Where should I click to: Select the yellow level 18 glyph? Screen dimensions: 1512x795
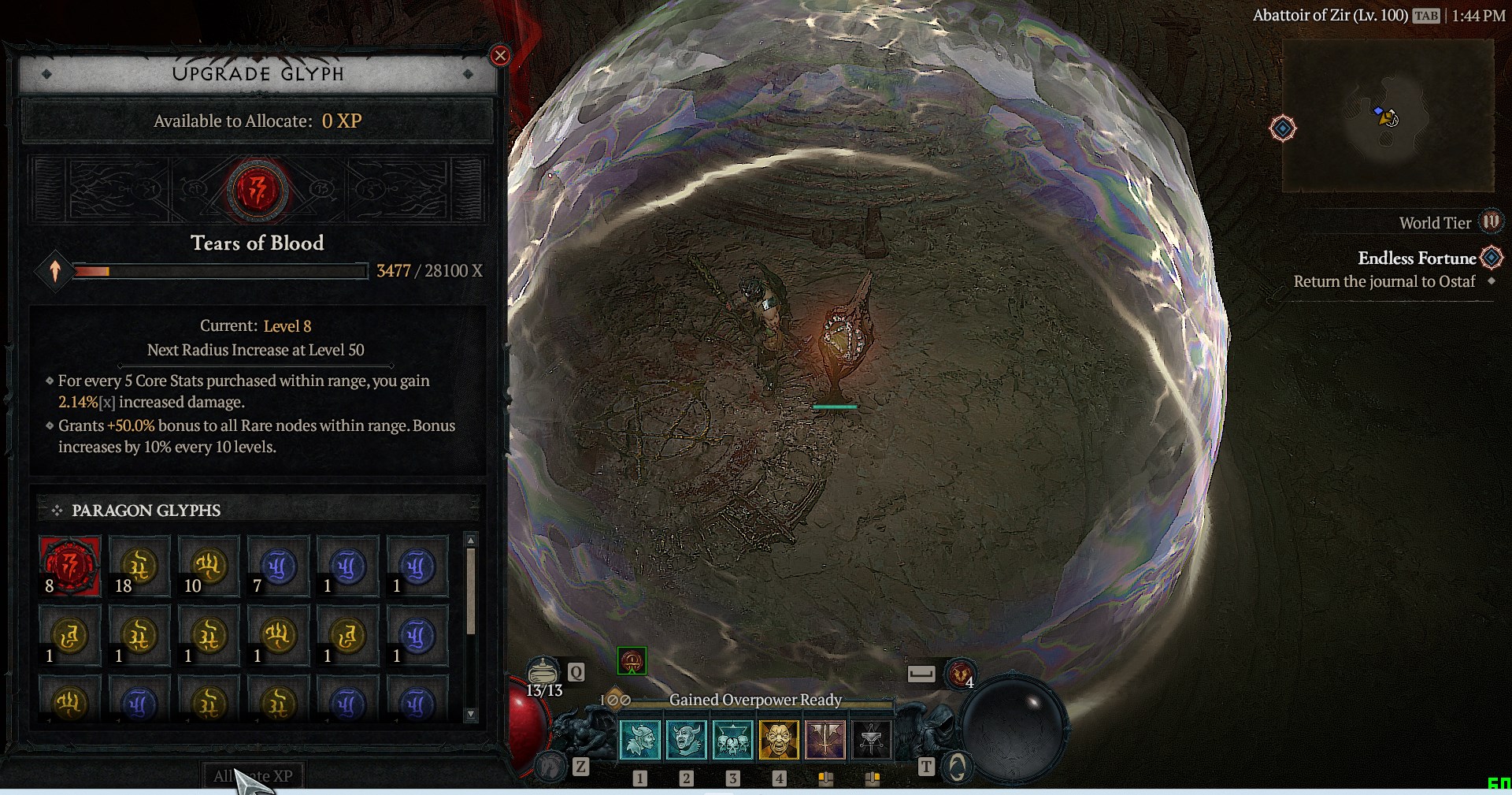[139, 566]
